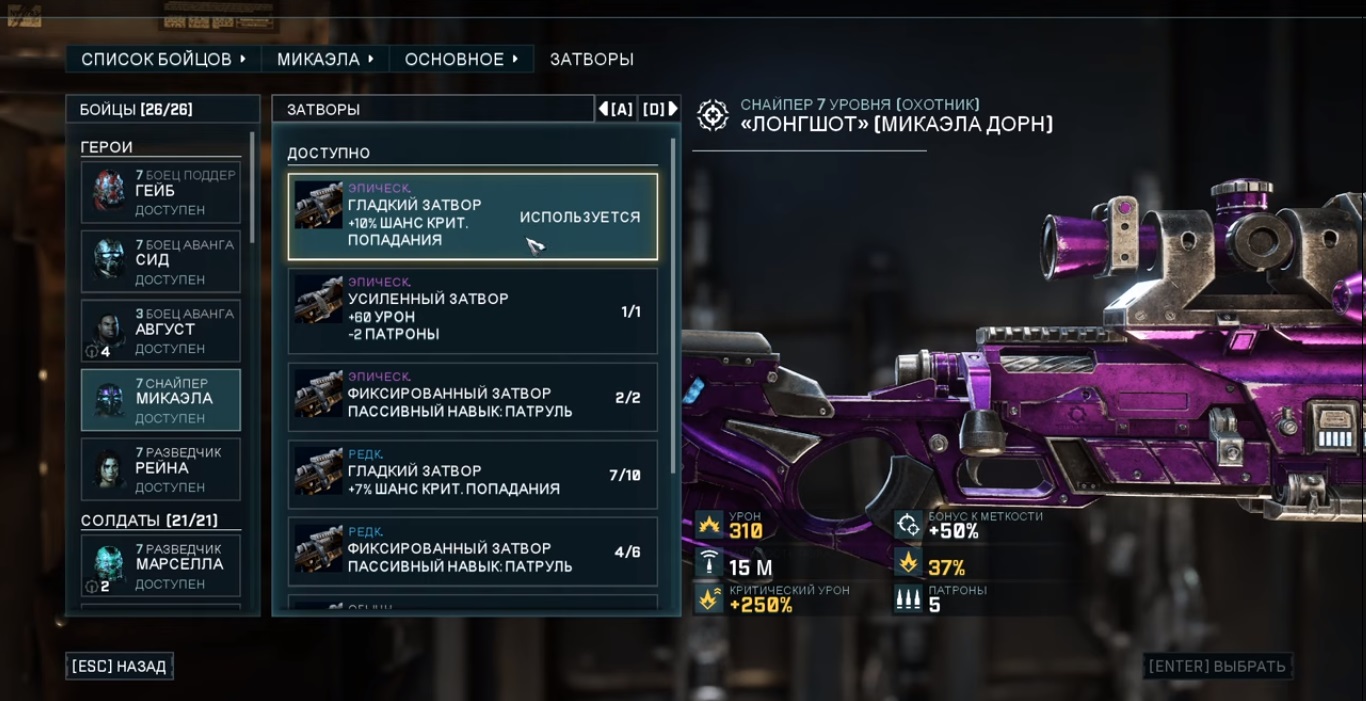Switch to next mod category arrow

pyautogui.click(x=660, y=109)
